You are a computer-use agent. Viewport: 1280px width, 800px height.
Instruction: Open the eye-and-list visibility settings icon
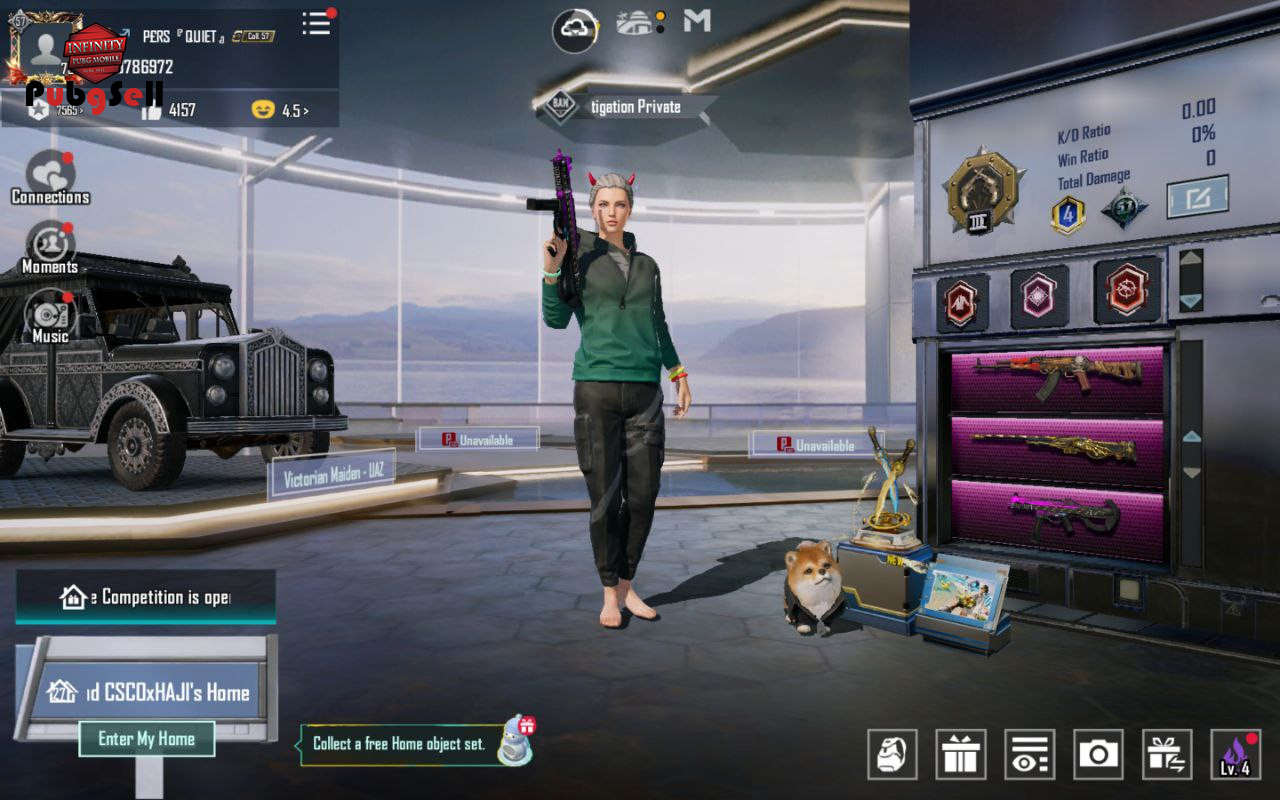(1030, 754)
